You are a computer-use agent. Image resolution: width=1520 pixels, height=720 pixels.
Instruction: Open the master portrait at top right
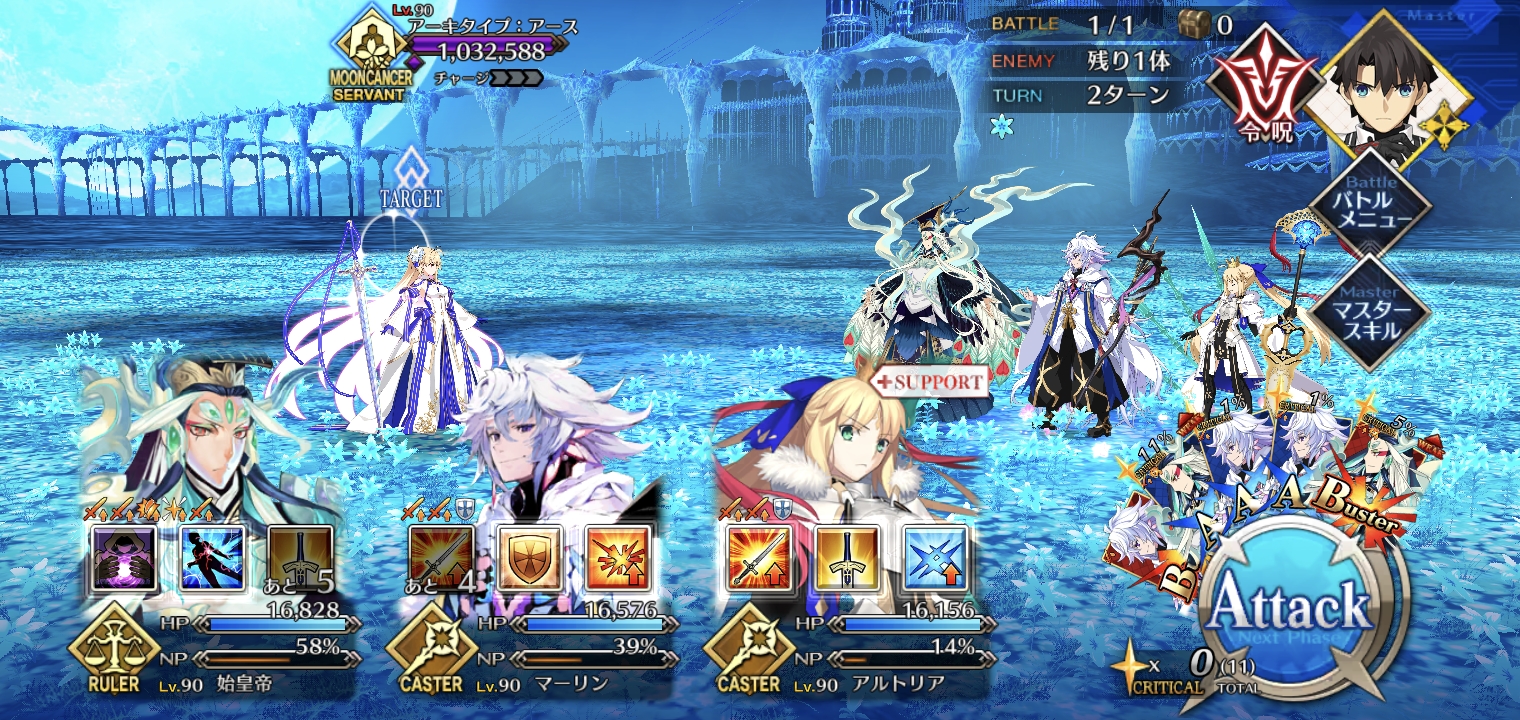1389,80
